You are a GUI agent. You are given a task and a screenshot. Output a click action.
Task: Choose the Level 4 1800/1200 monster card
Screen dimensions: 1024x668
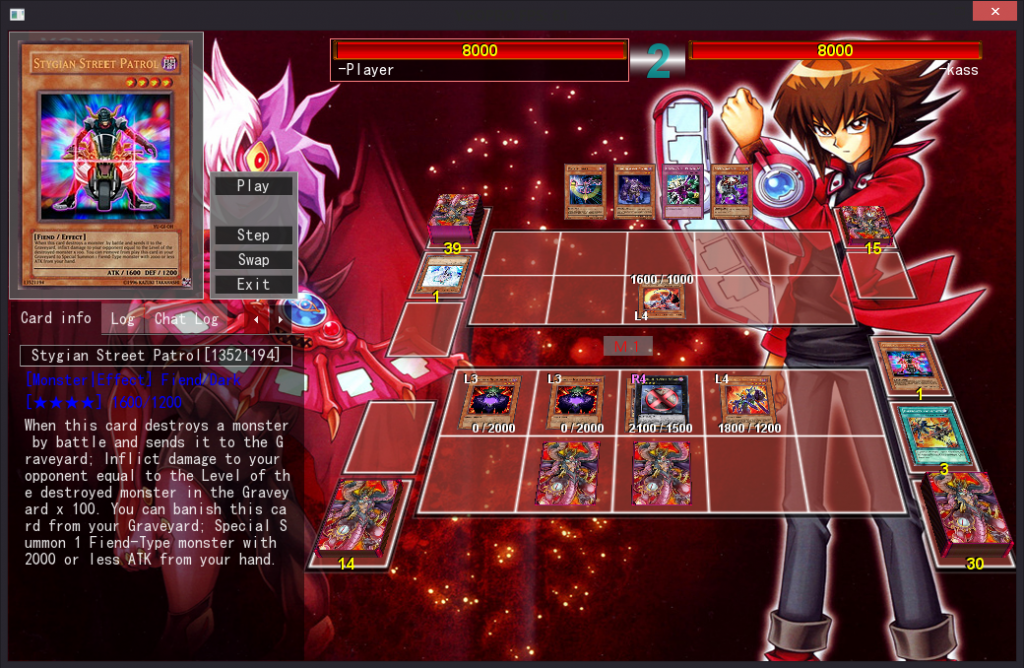746,401
